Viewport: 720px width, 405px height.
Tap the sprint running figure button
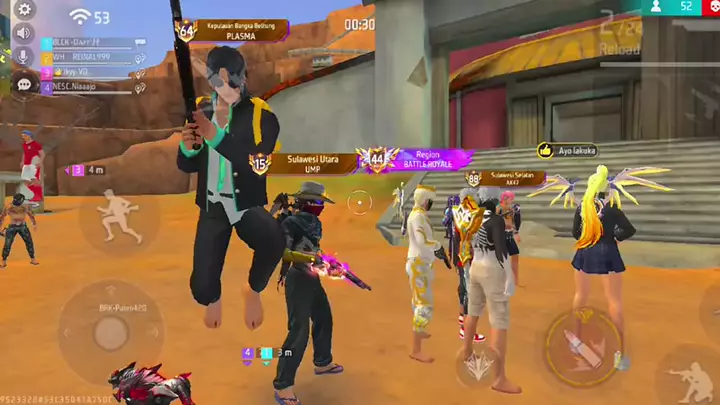click(x=118, y=216)
